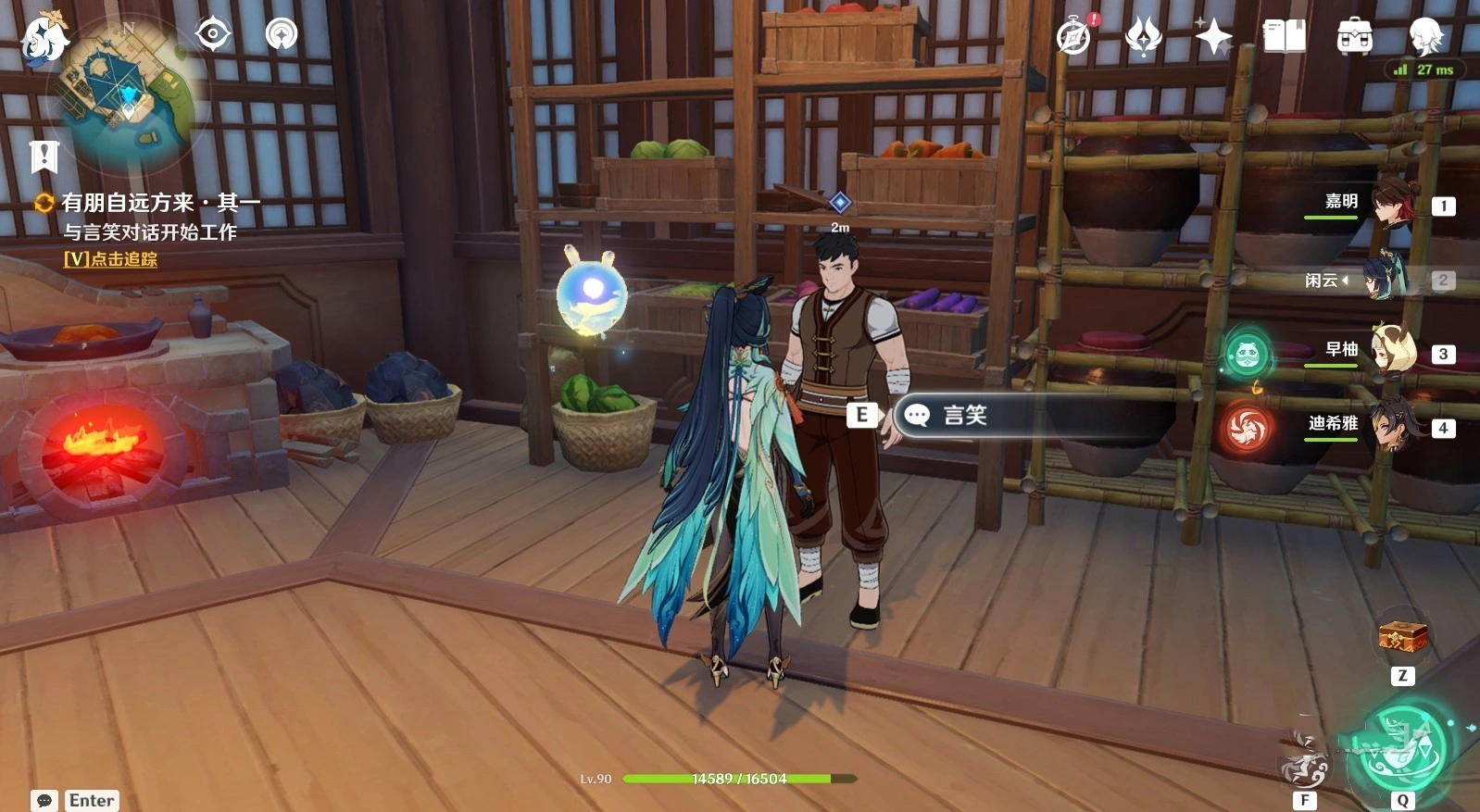Open the inventory backpack icon
1480x812 pixels.
[1355, 37]
